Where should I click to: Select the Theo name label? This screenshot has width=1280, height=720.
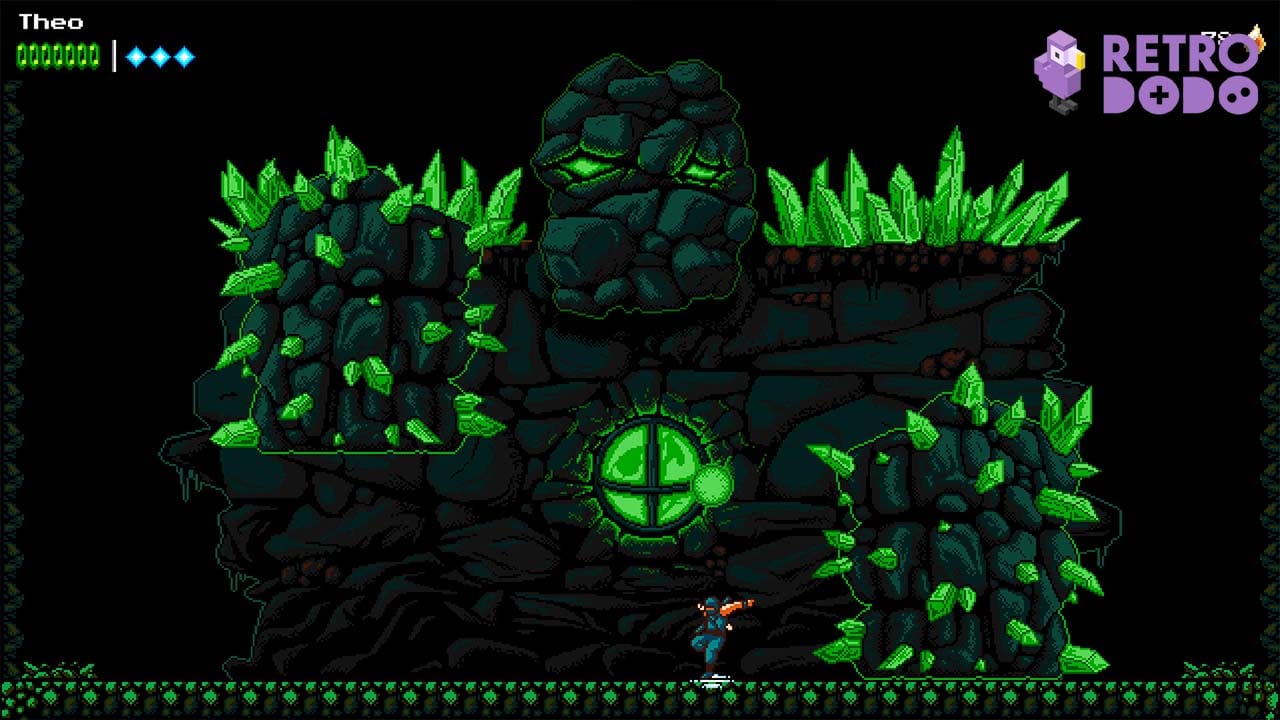52,22
